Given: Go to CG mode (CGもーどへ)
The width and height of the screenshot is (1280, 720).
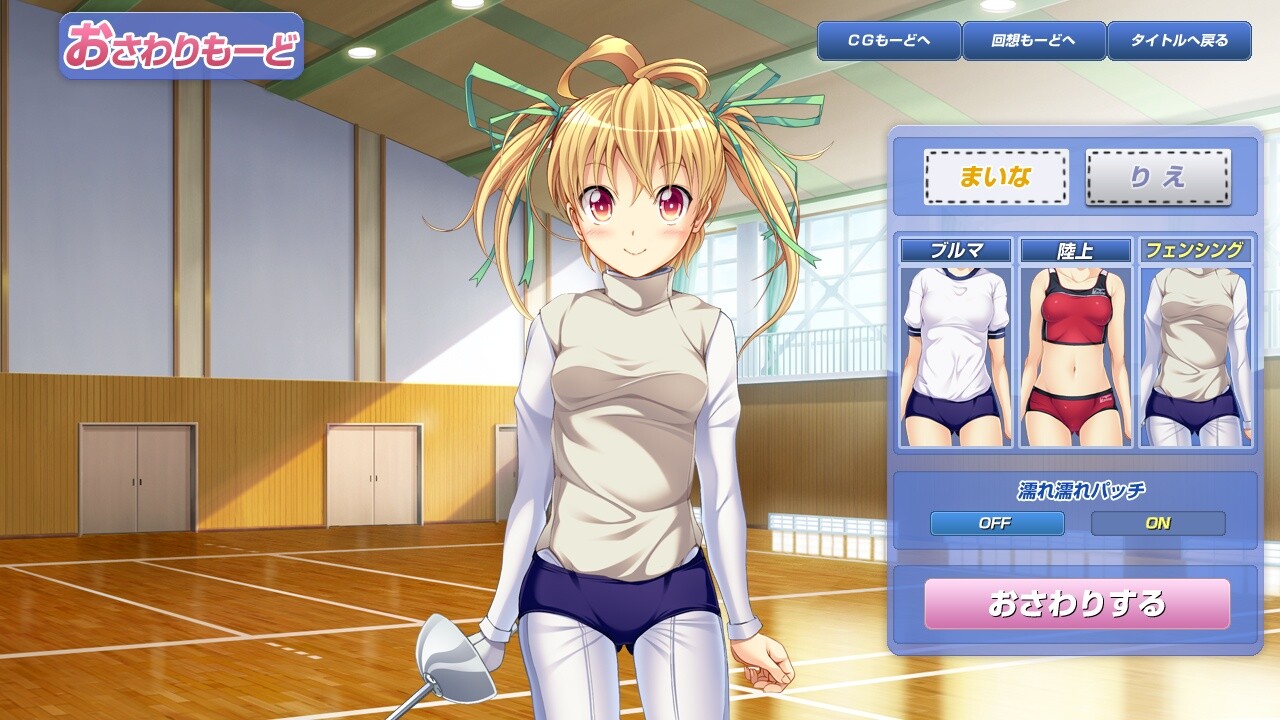Looking at the screenshot, I should point(889,41).
